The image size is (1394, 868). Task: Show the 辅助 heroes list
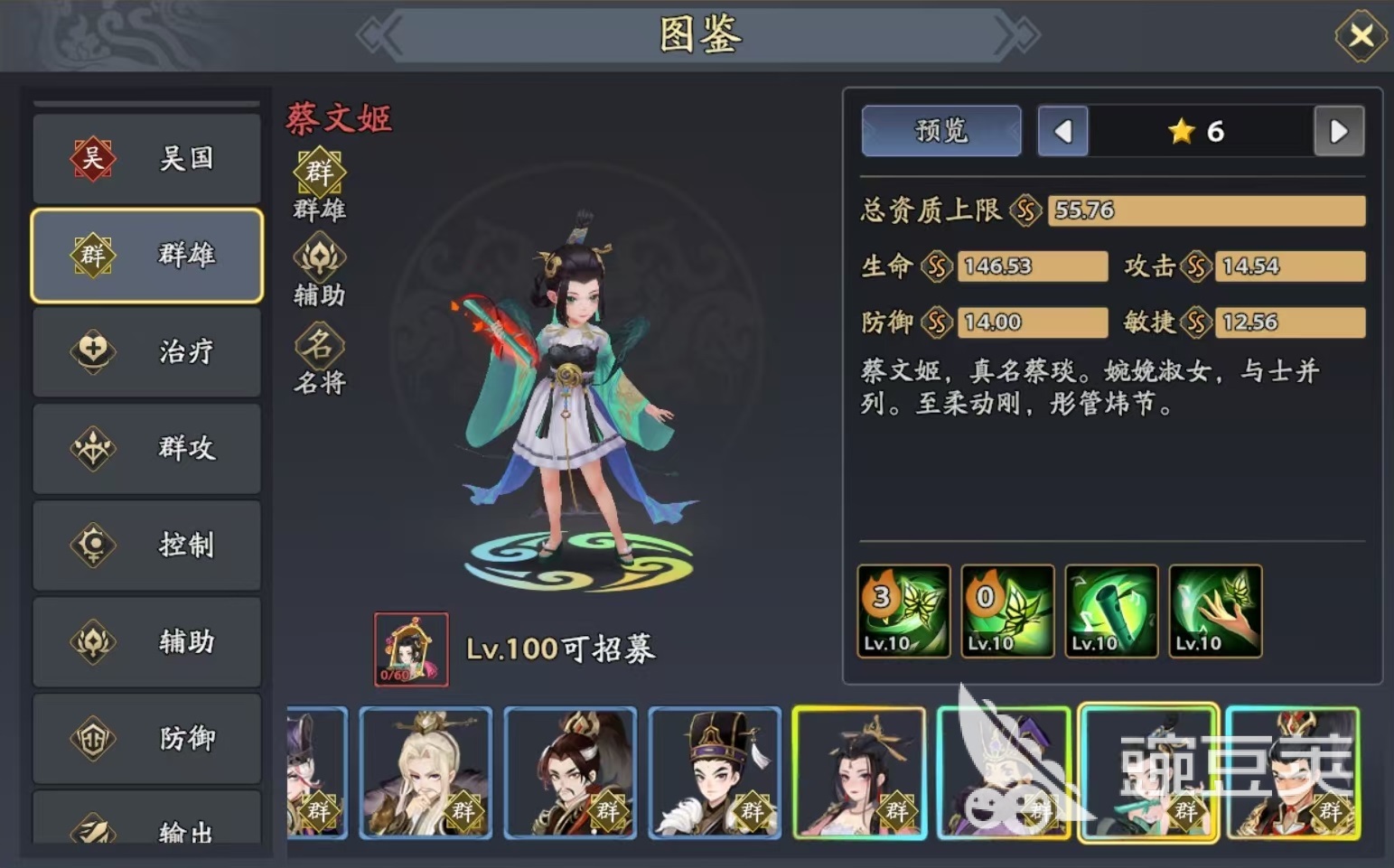(x=146, y=641)
